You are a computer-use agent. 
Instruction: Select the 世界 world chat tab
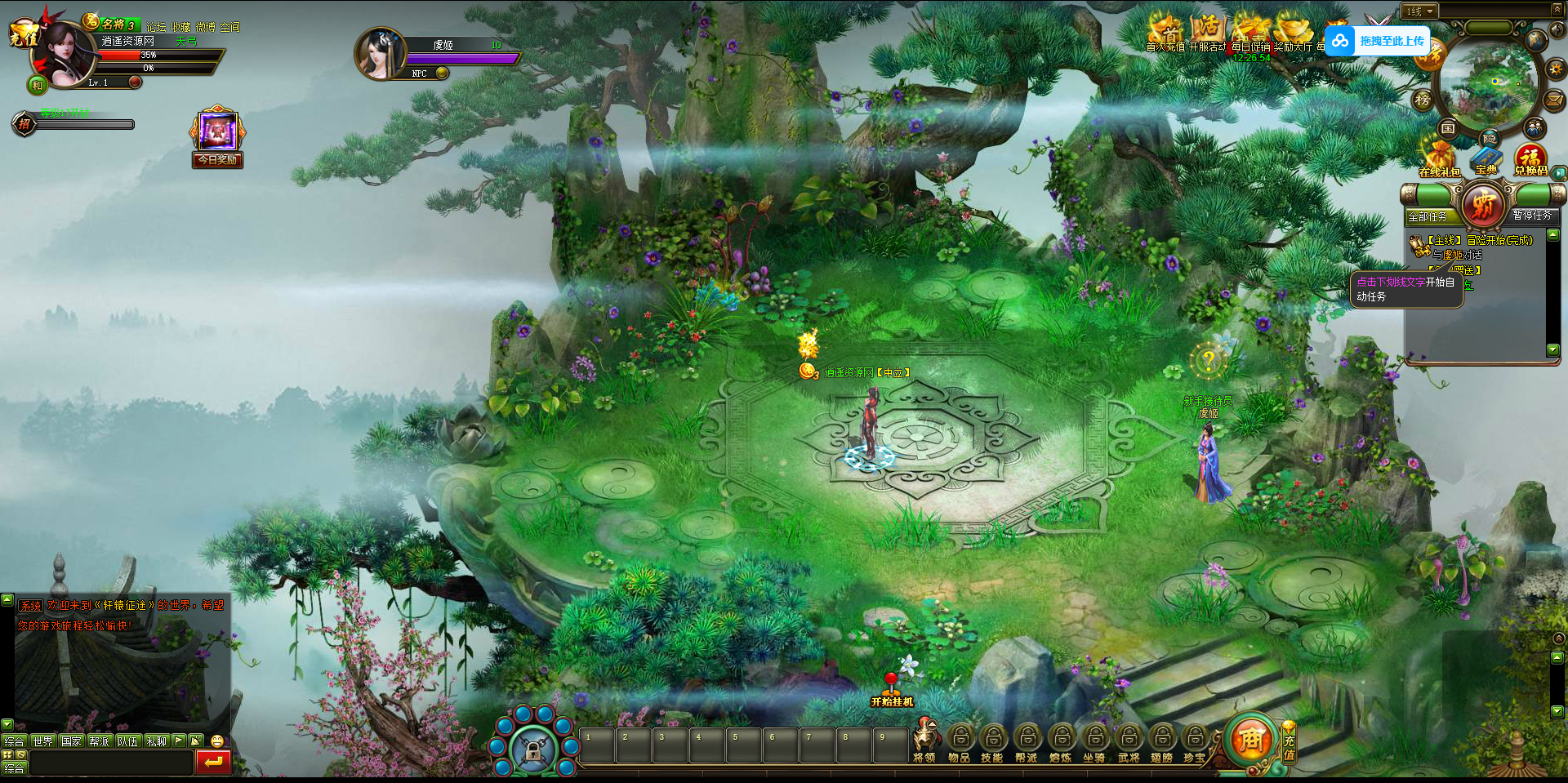point(42,741)
